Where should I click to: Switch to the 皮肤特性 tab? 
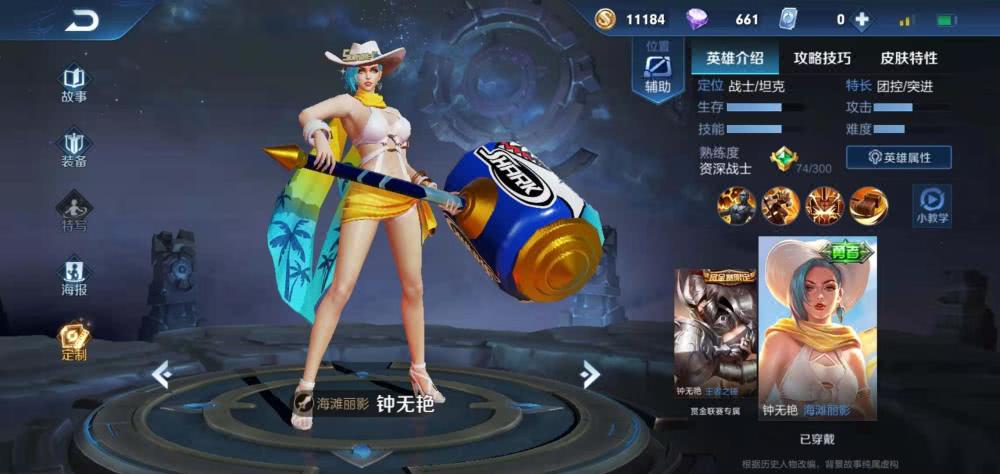click(x=908, y=58)
